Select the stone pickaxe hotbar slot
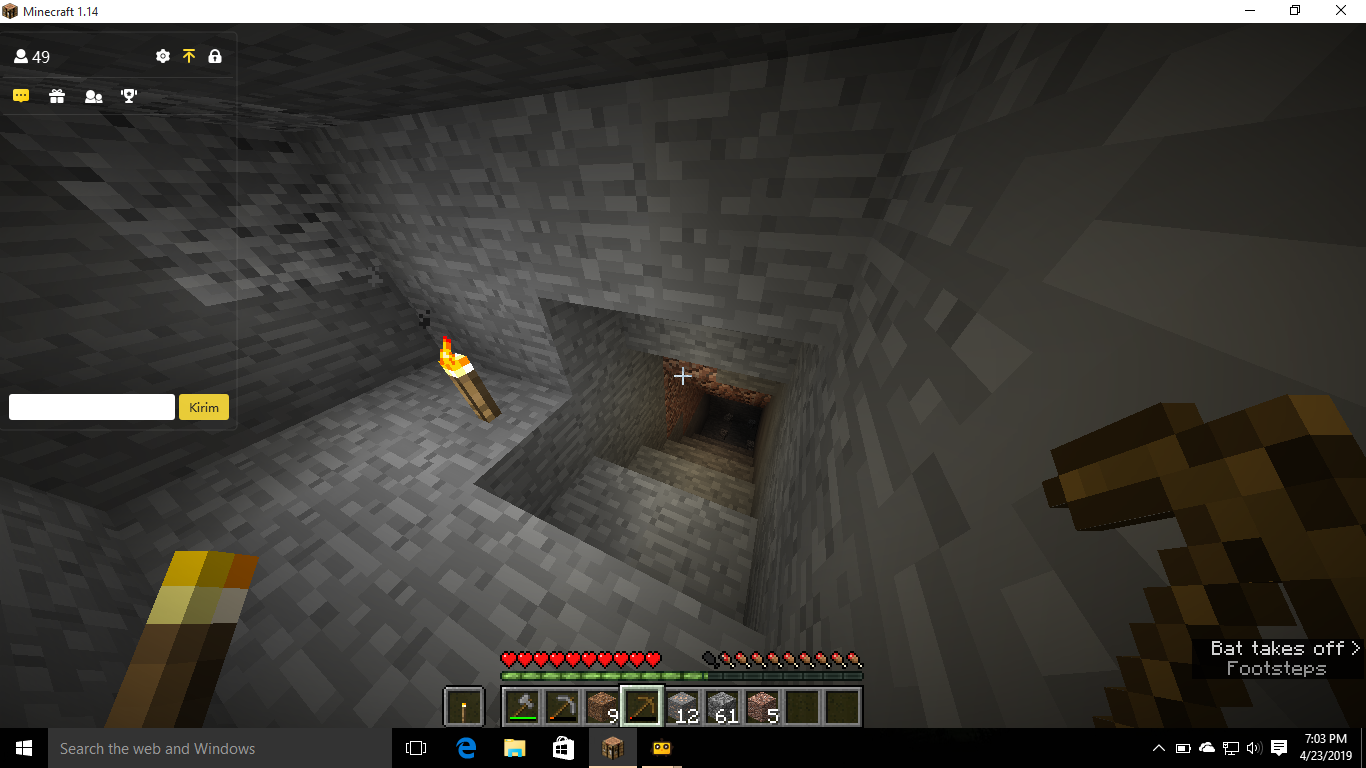1366x768 pixels. point(562,707)
